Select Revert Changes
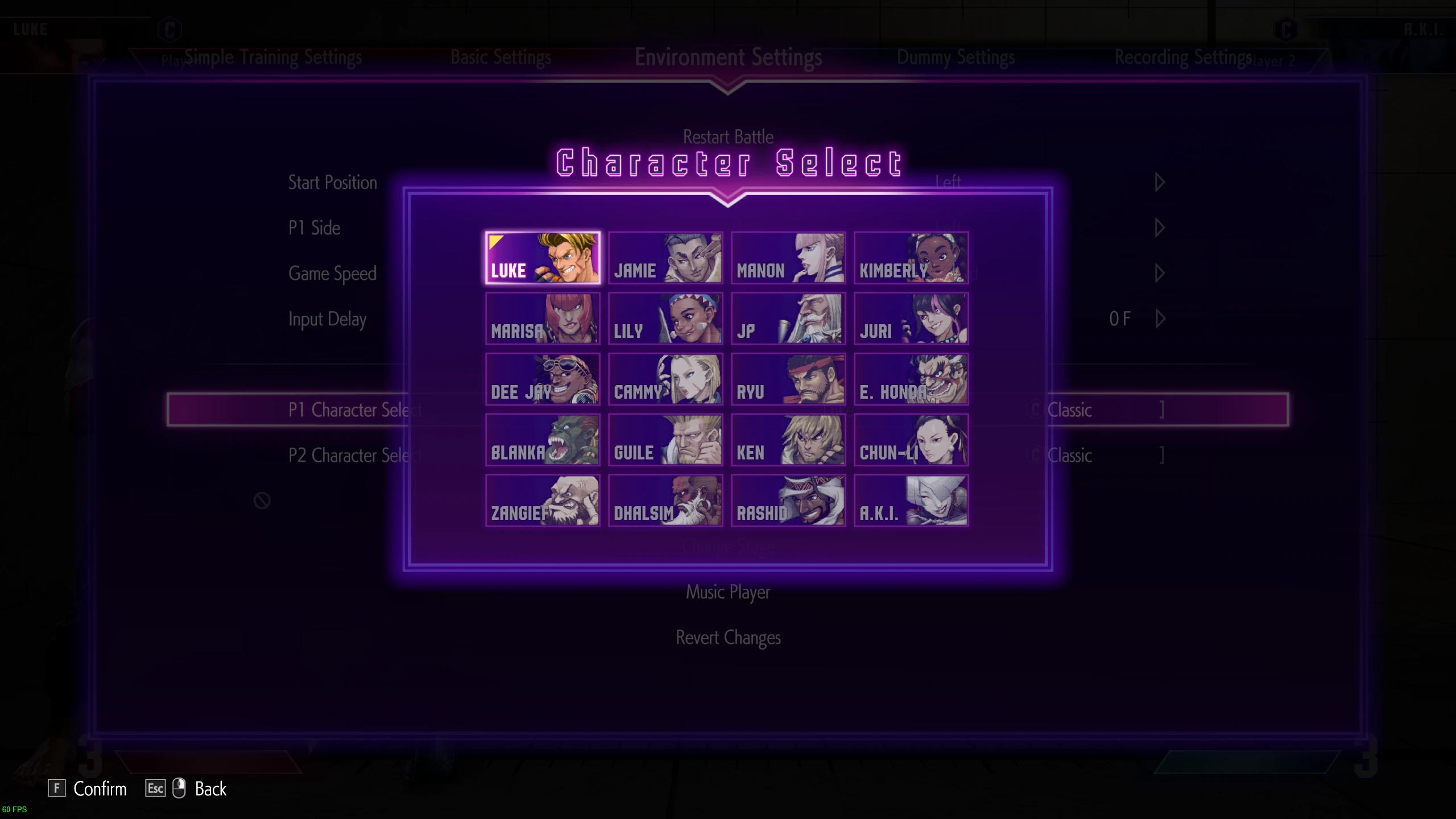Screen dimensions: 1456x819 [728, 638]
